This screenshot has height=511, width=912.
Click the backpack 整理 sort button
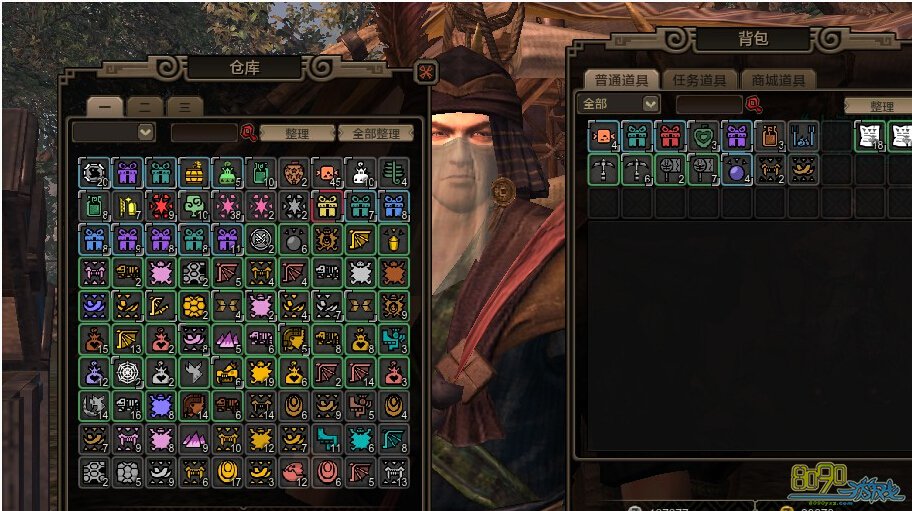point(880,106)
